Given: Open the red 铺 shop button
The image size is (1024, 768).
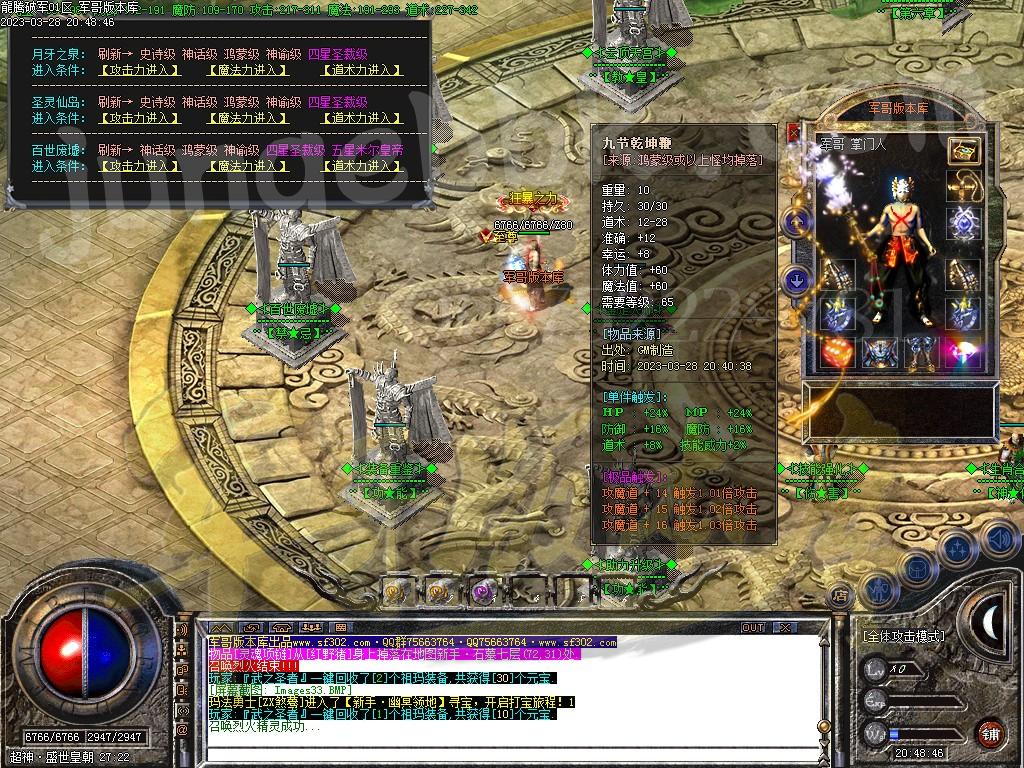Looking at the screenshot, I should coord(990,732).
